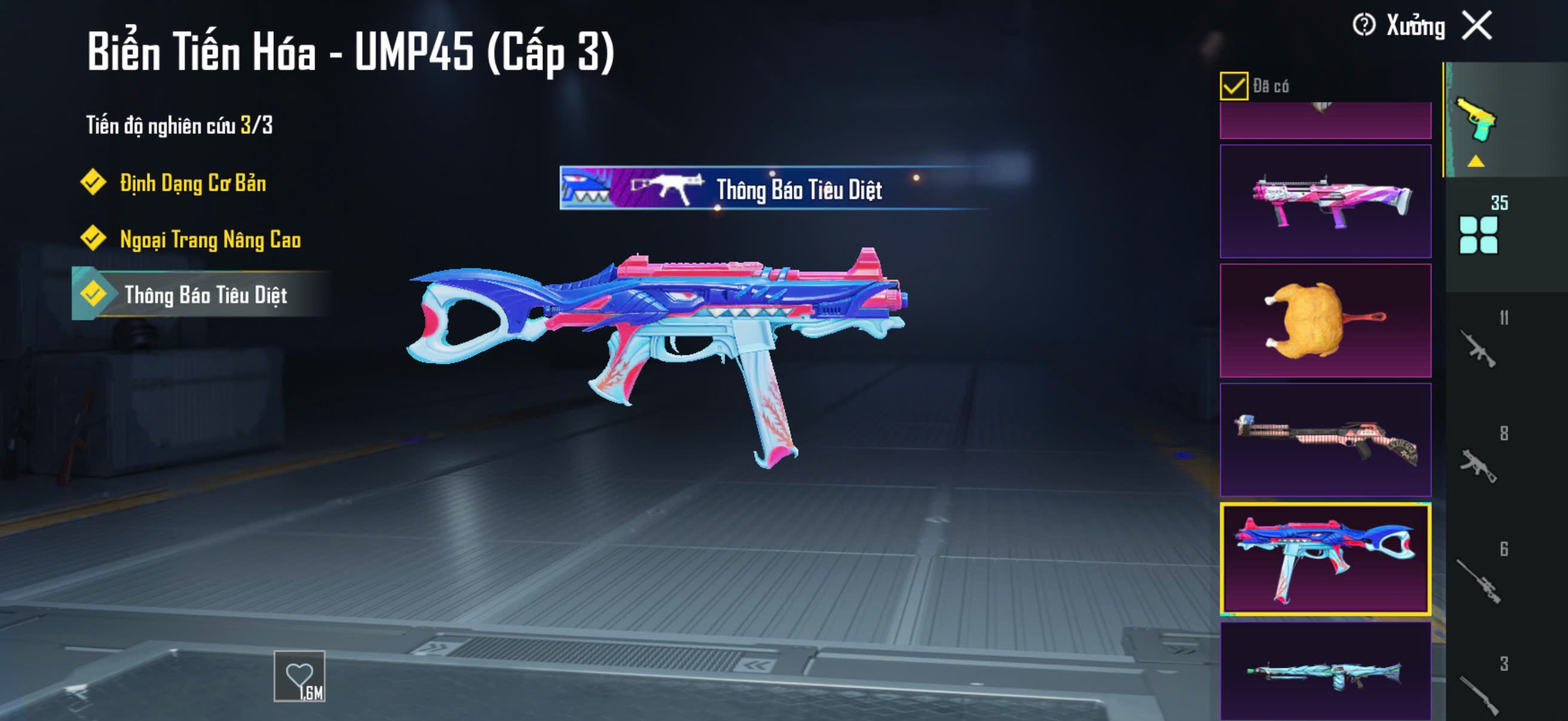Viewport: 1568px width, 721px height.
Task: Choose the Thông Báo Tiêu Diệt stage entry
Action: tap(205, 295)
